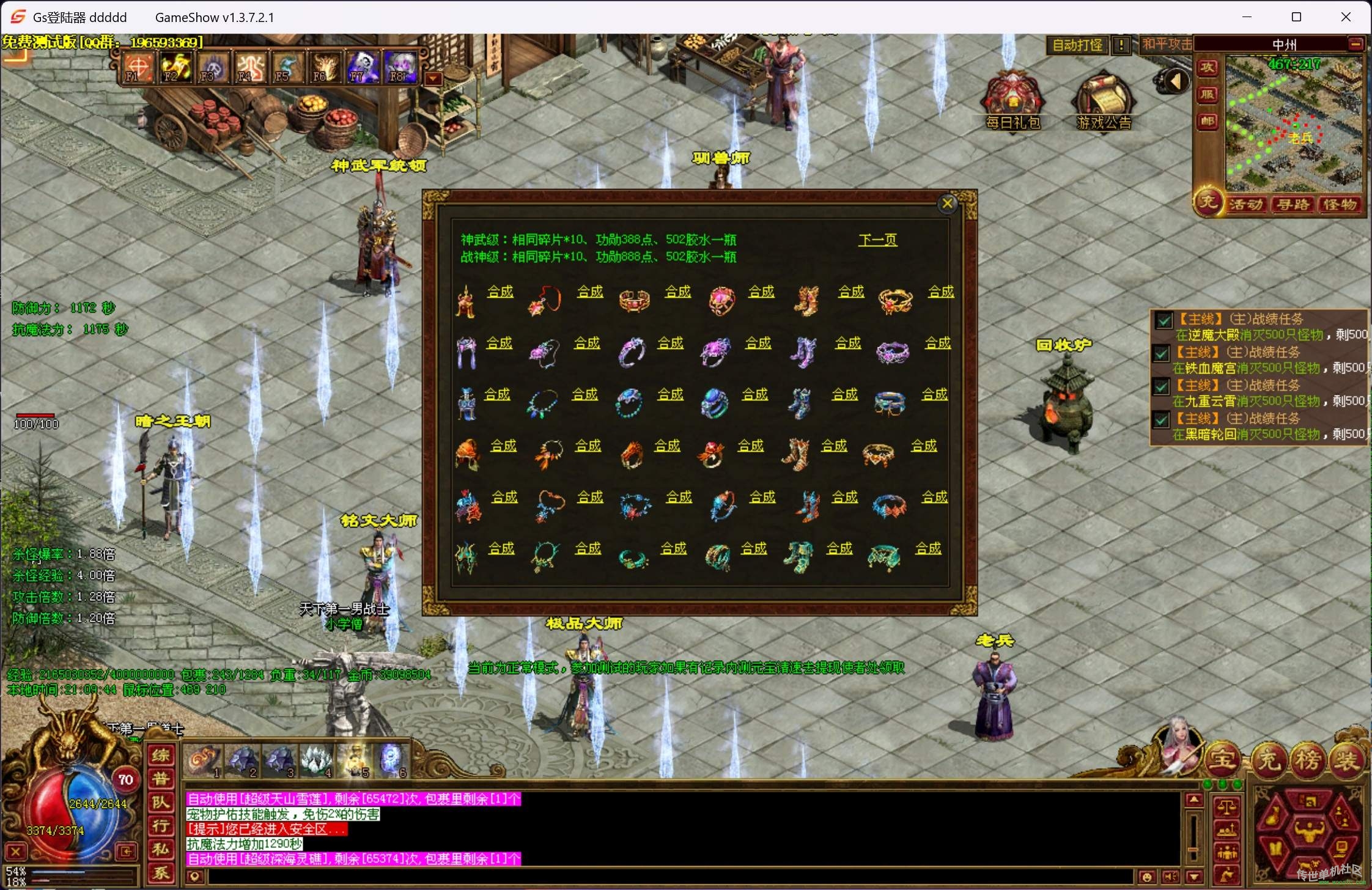Switch the 和平攻击 attack mode
1372x890 pixels.
point(1167,45)
